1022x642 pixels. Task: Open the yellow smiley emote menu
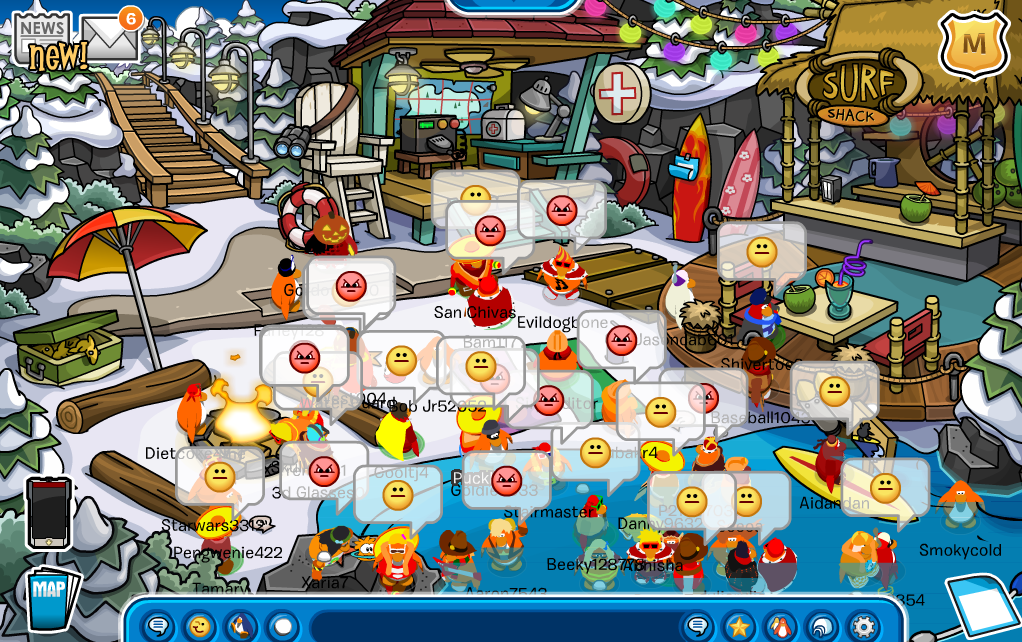click(x=200, y=626)
